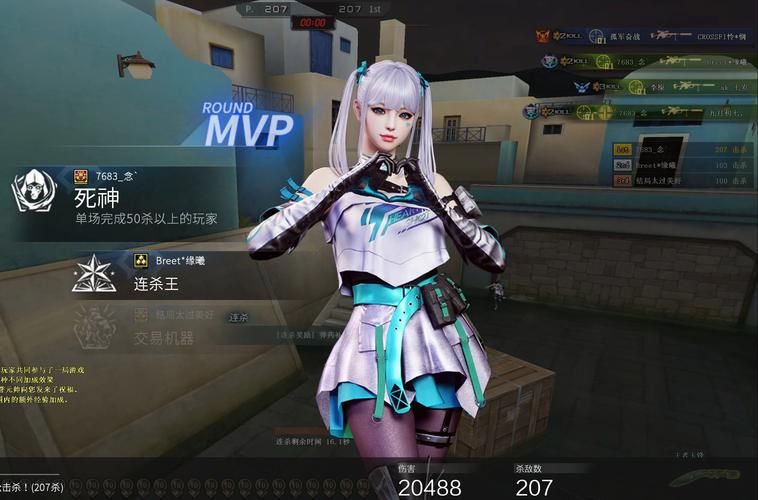Click the silver star 连杀王 badge

click(94, 274)
